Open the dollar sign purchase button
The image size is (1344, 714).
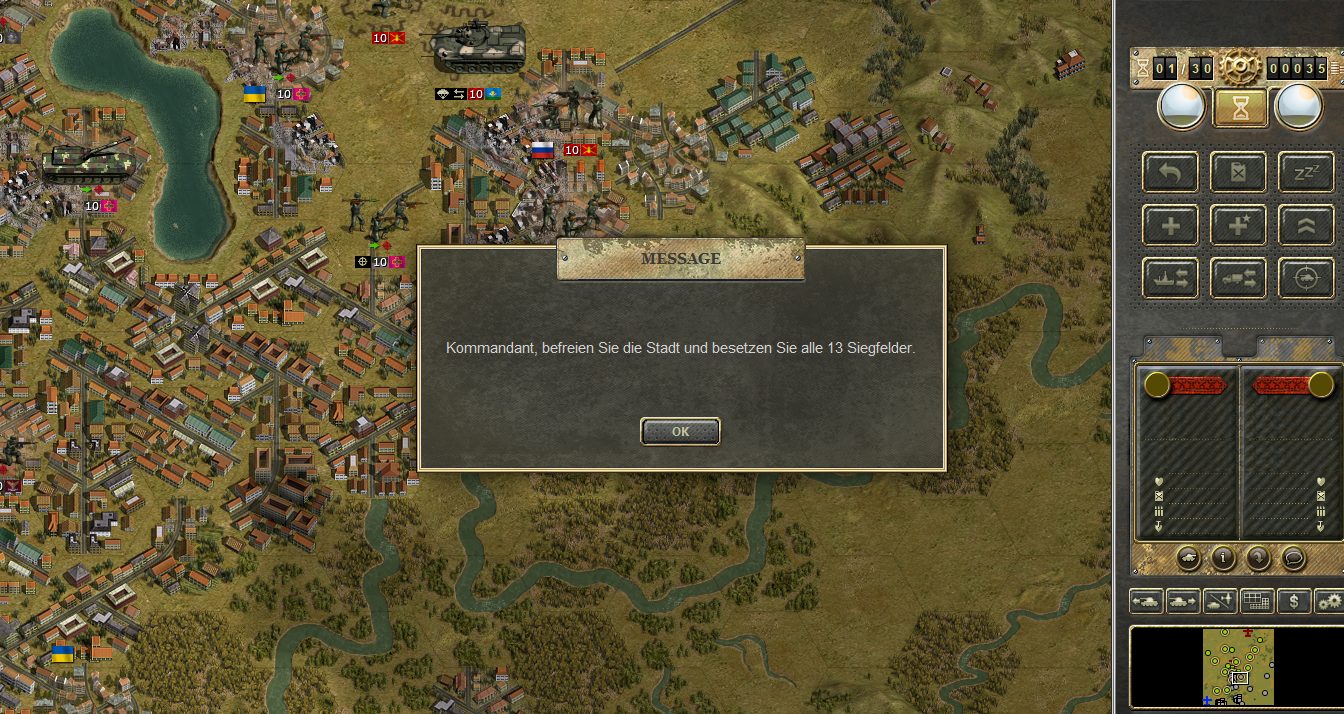(x=1294, y=601)
